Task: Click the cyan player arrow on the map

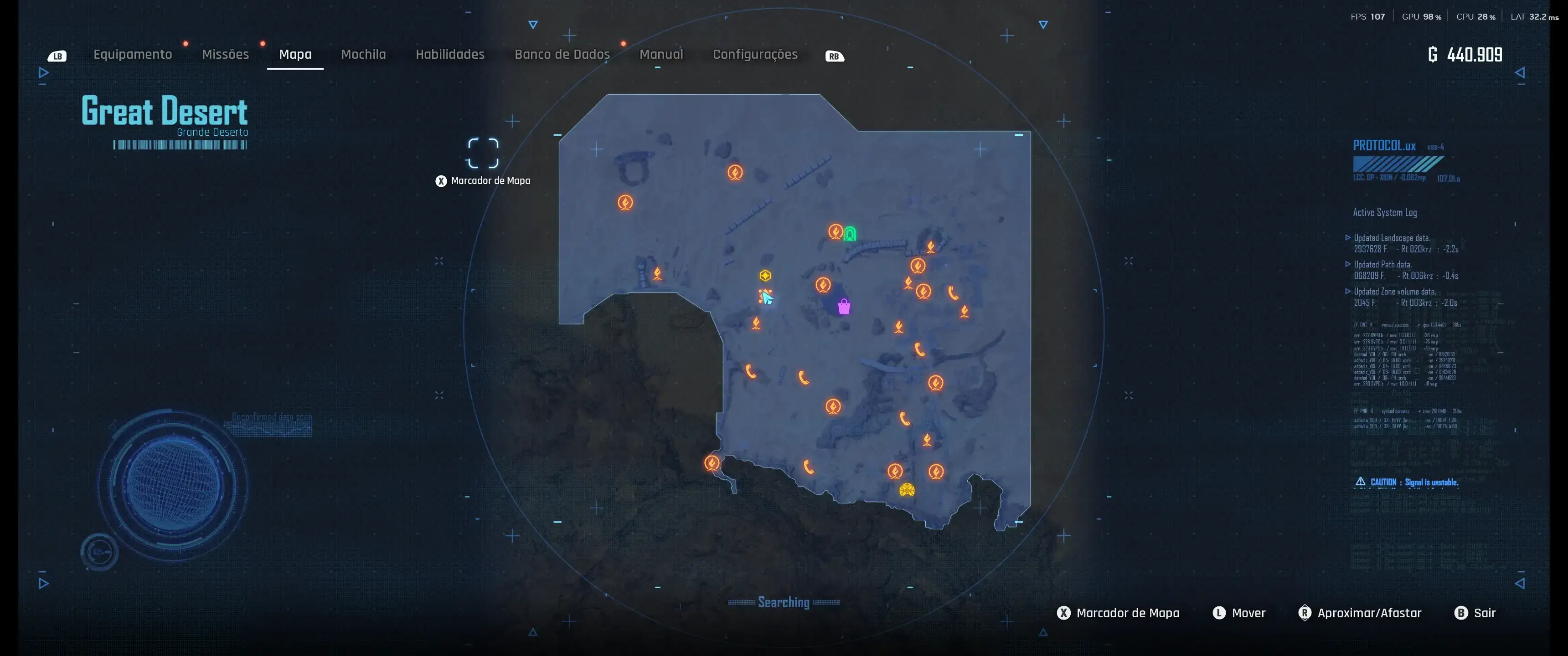Action: click(x=767, y=297)
